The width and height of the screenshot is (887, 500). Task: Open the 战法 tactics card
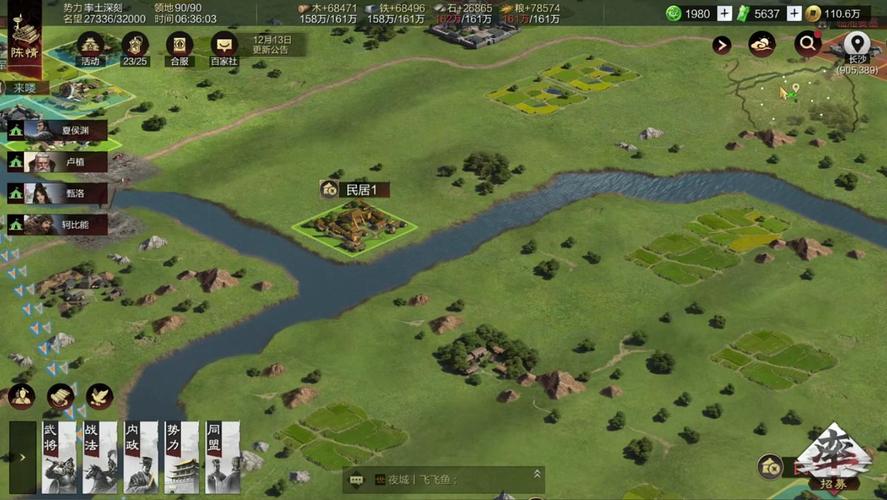100,457
